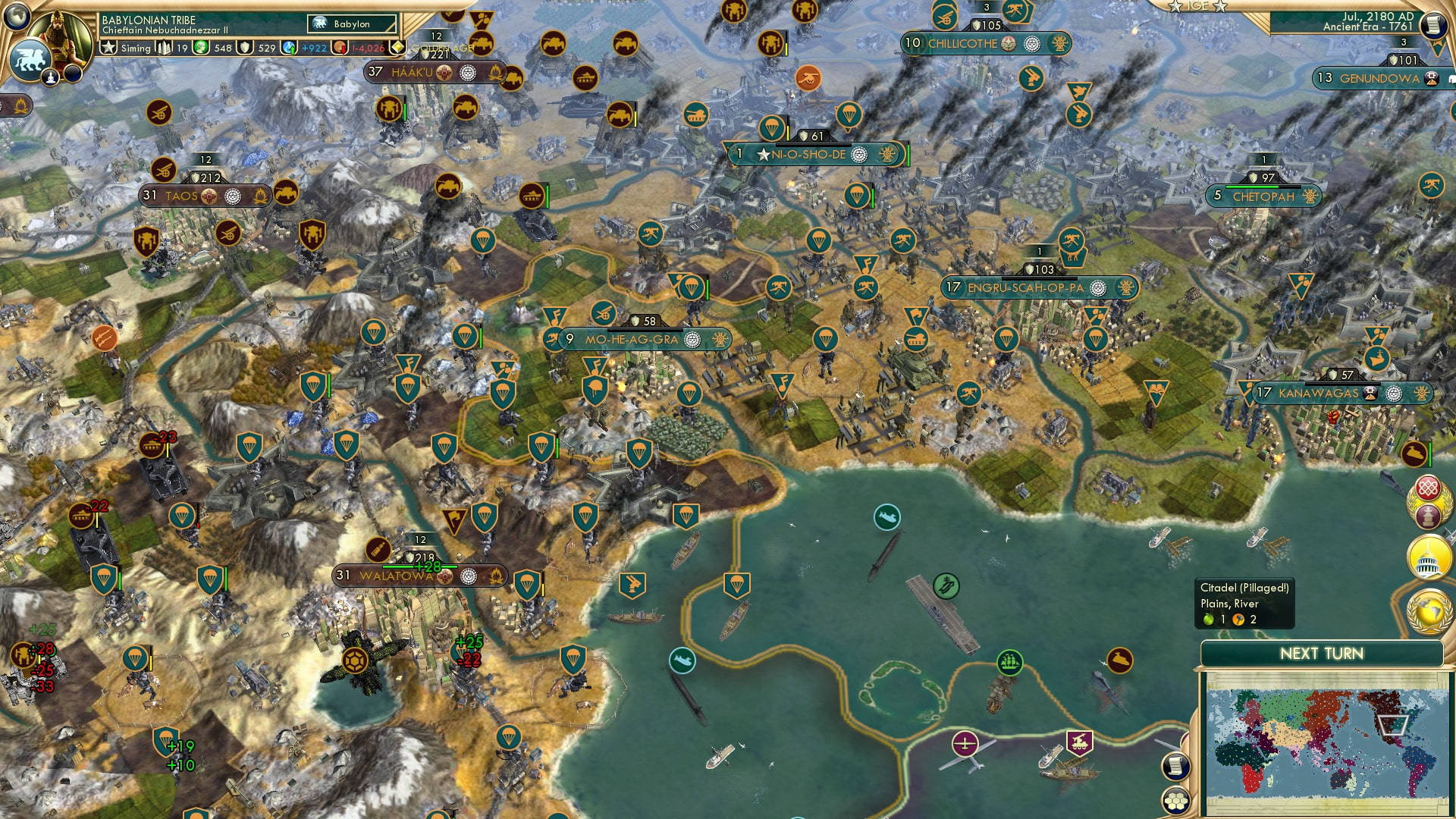1456x819 pixels.
Task: Click the Golden Age sun icon
Action: (397, 48)
